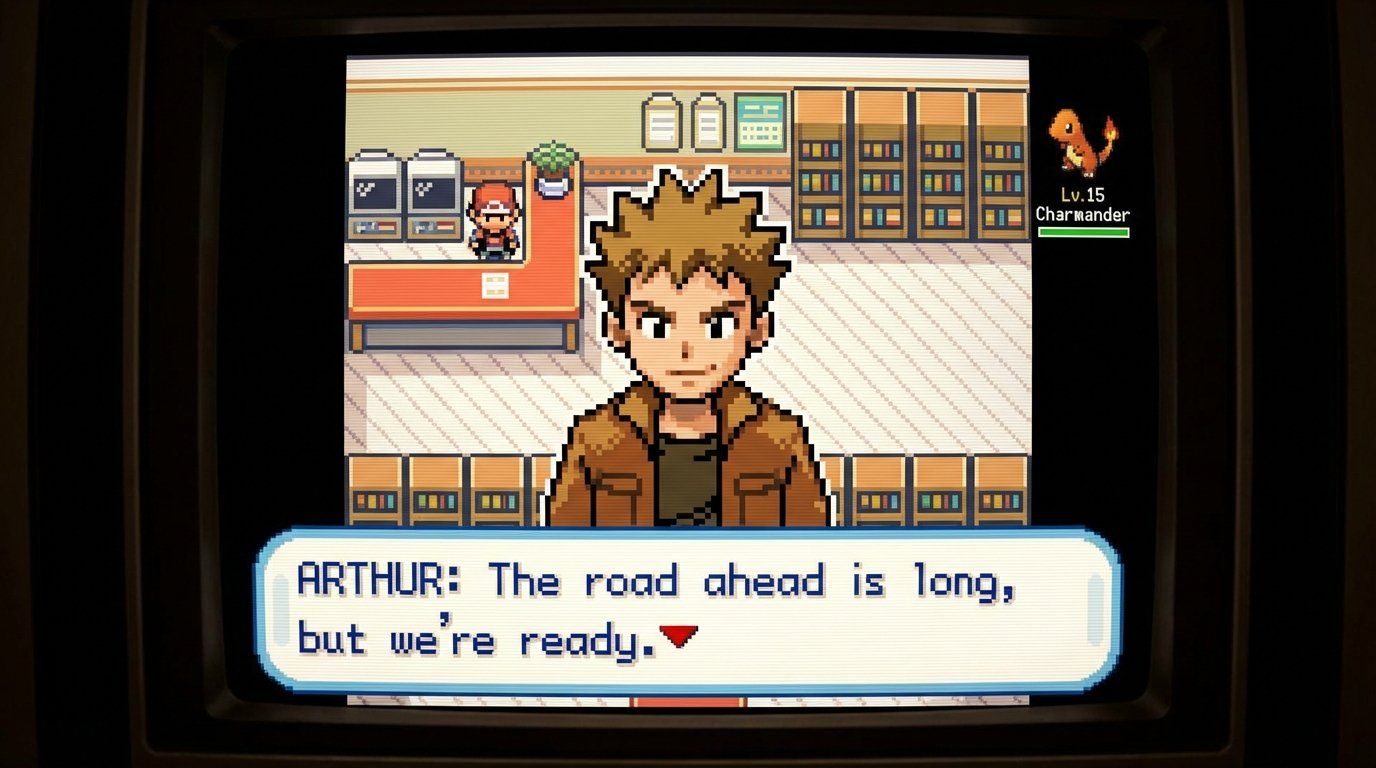Click Arthur's dialogue text box
1376x768 pixels.
[x=688, y=609]
